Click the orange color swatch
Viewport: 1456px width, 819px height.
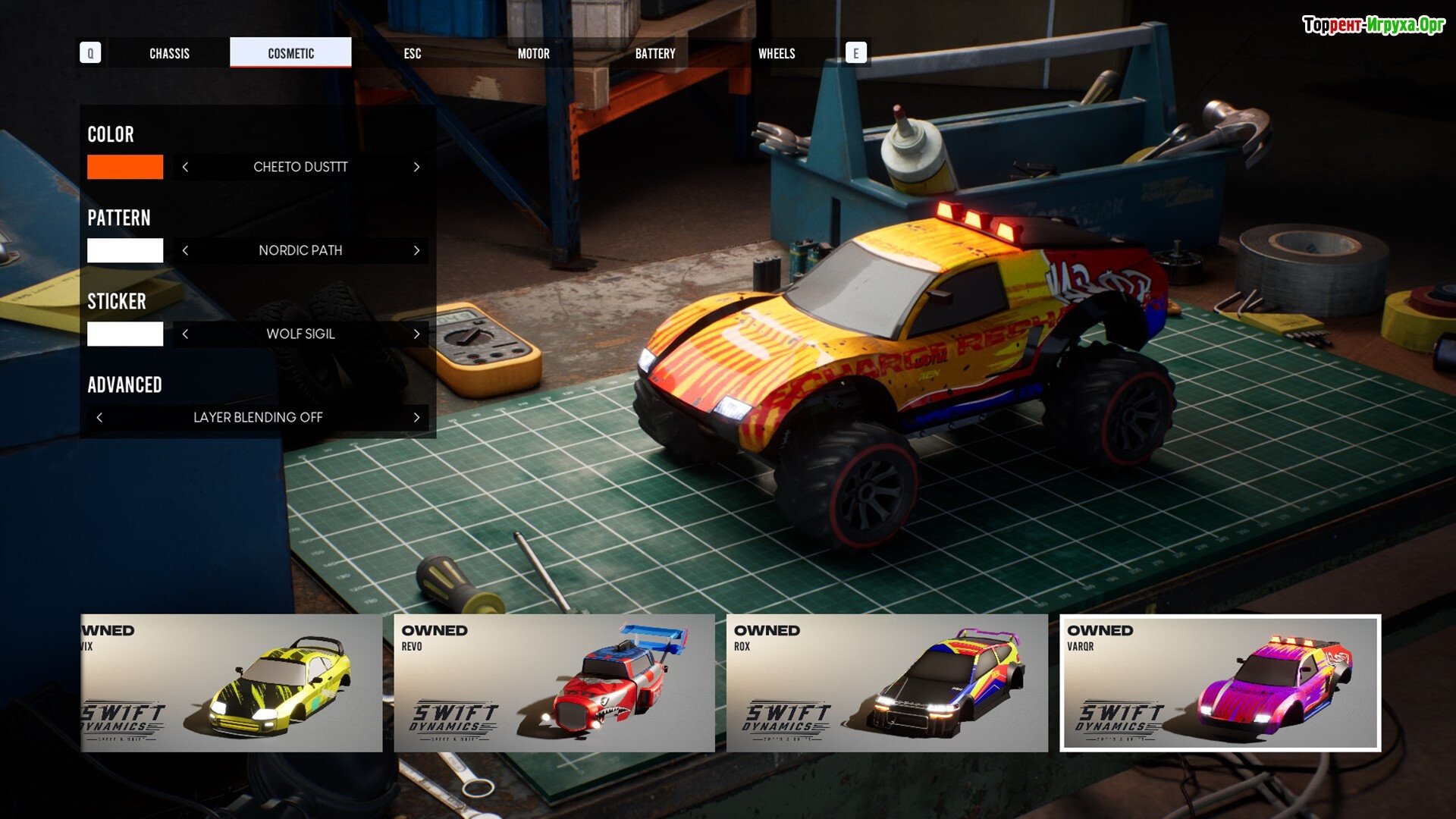tap(125, 167)
